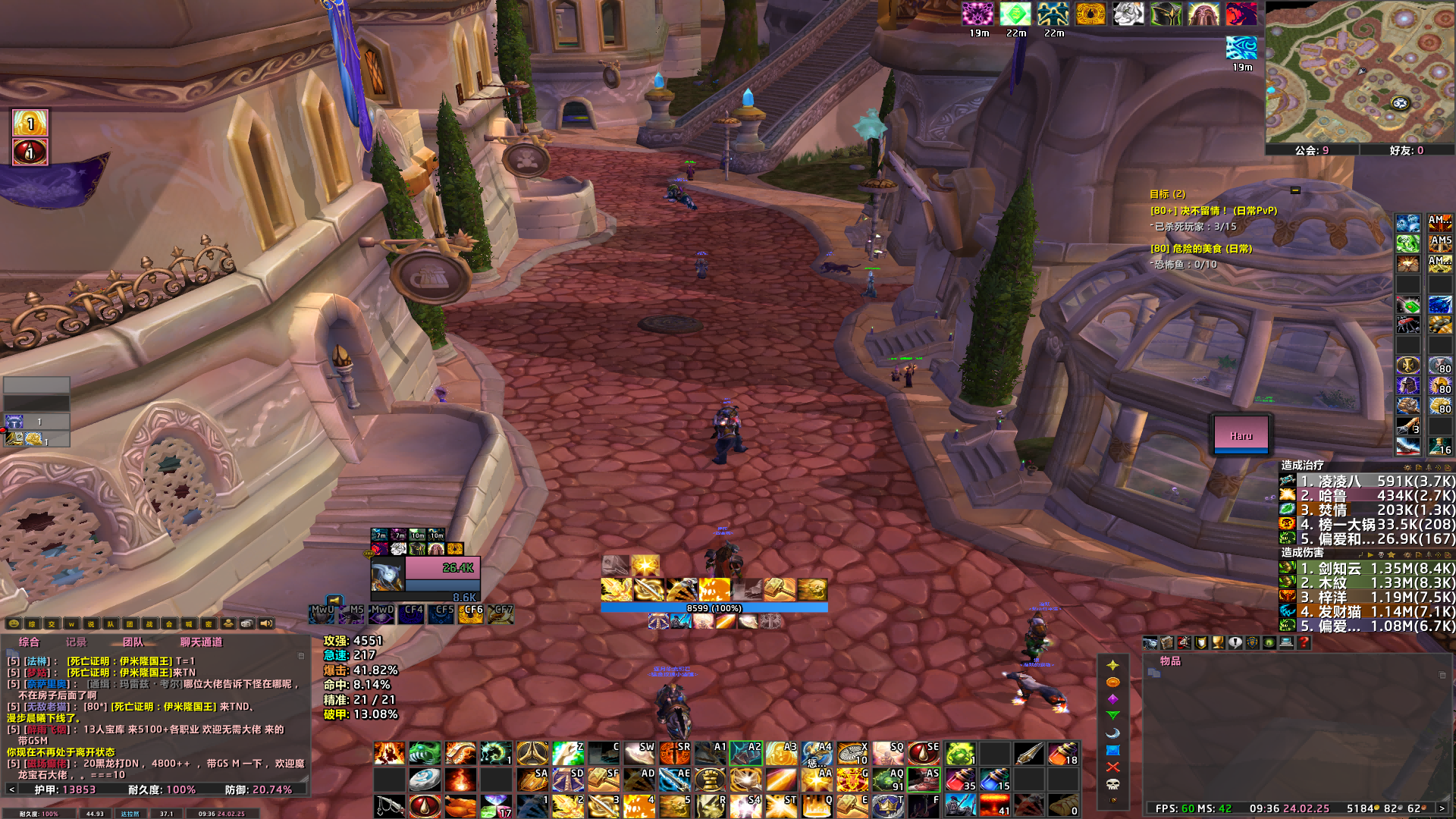Select the skull raid target marker
Screen dimensions: 1456x819
pyautogui.click(x=1112, y=784)
